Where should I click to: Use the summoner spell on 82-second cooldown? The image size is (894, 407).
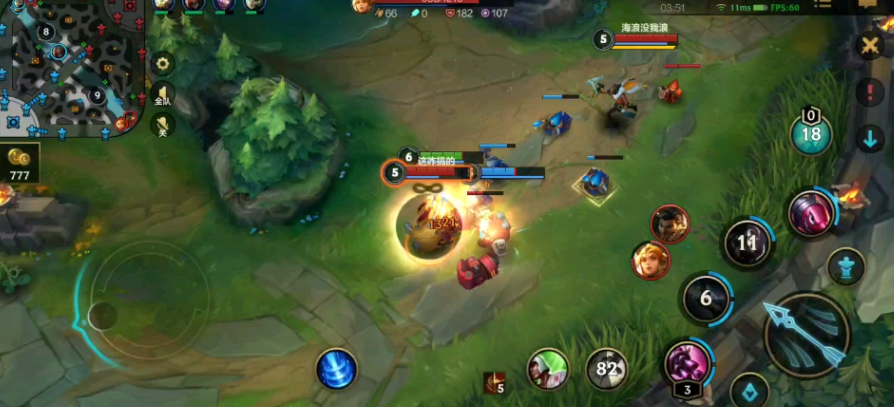[606, 368]
